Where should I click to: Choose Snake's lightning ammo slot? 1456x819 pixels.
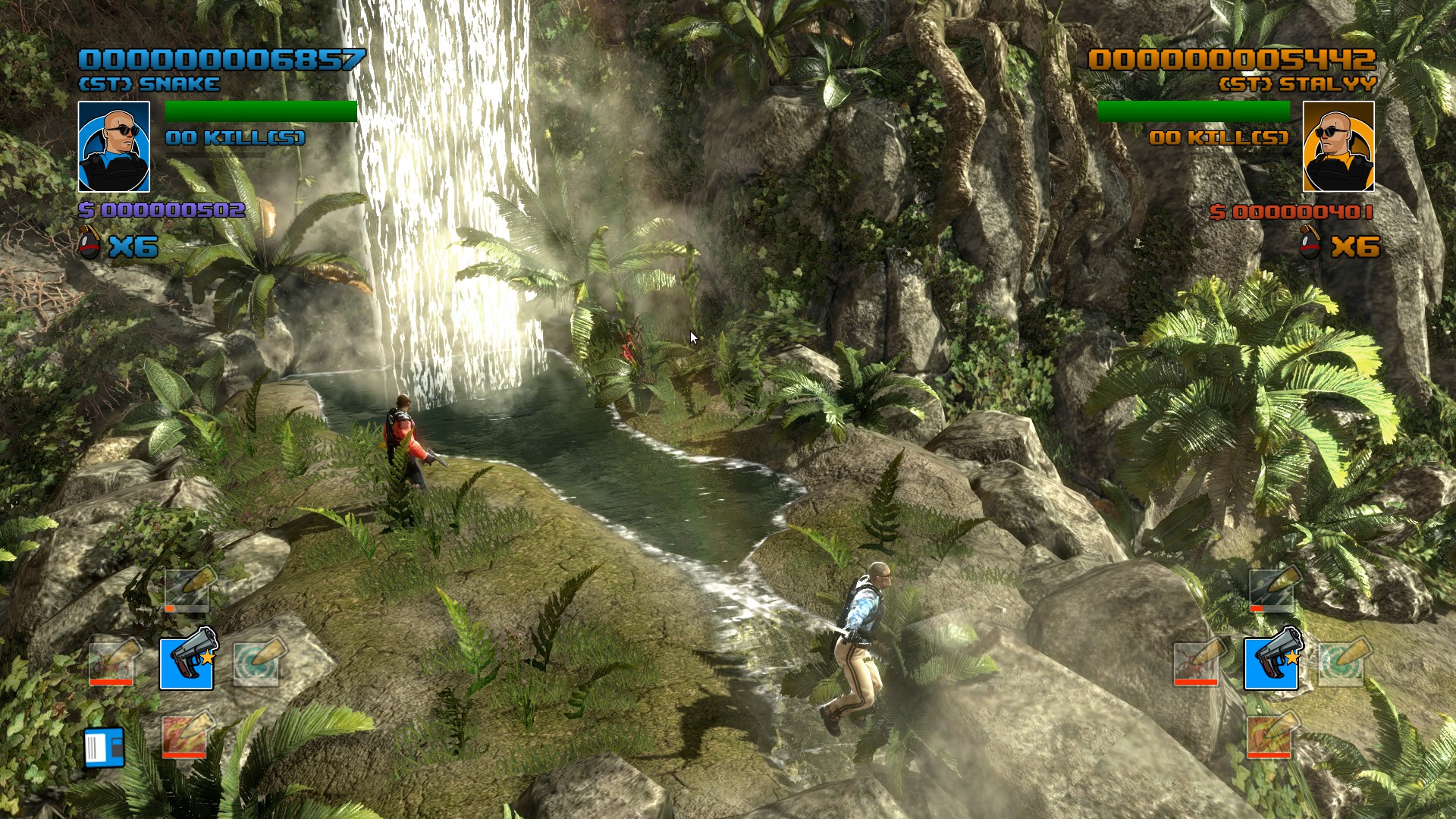point(187,590)
